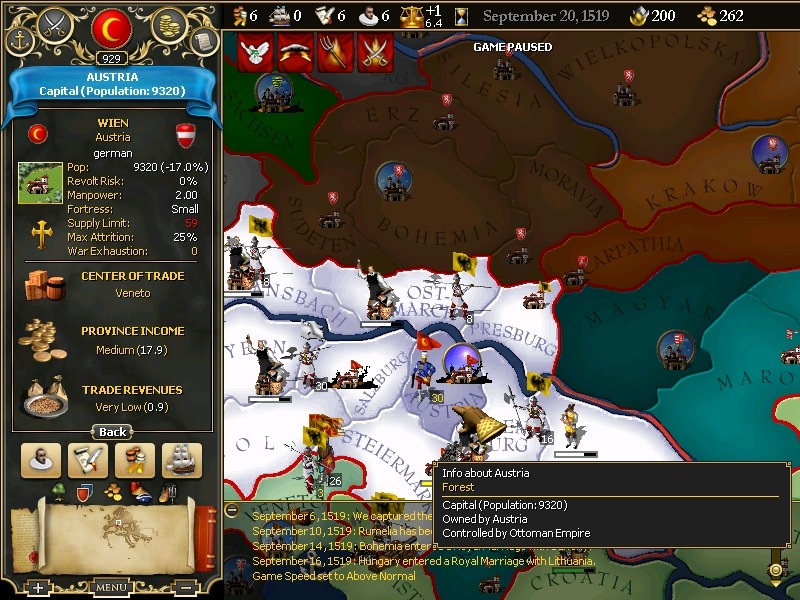Select the crossed sabres war alert banner
The height and width of the screenshot is (600, 800).
click(x=375, y=51)
